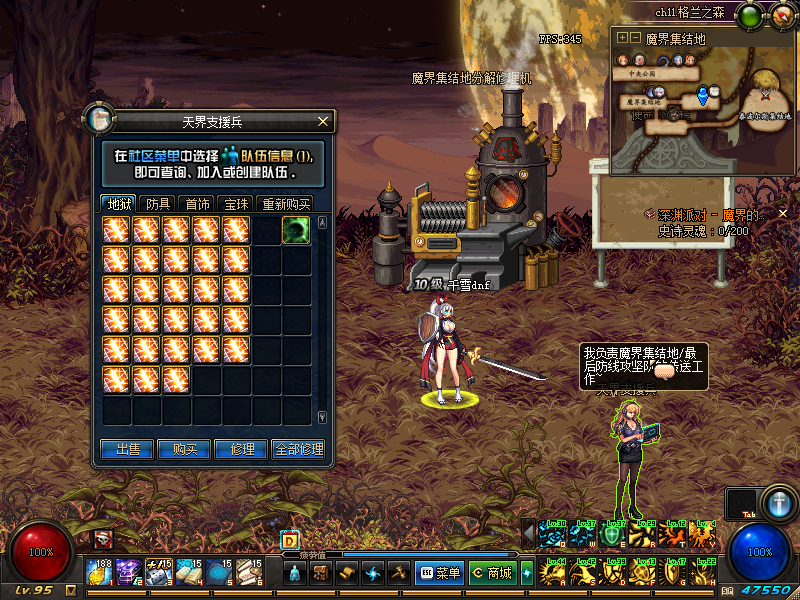Viewport: 800px width, 600px height.
Task: Zoom in the minimap with plus button
Action: tap(622, 38)
